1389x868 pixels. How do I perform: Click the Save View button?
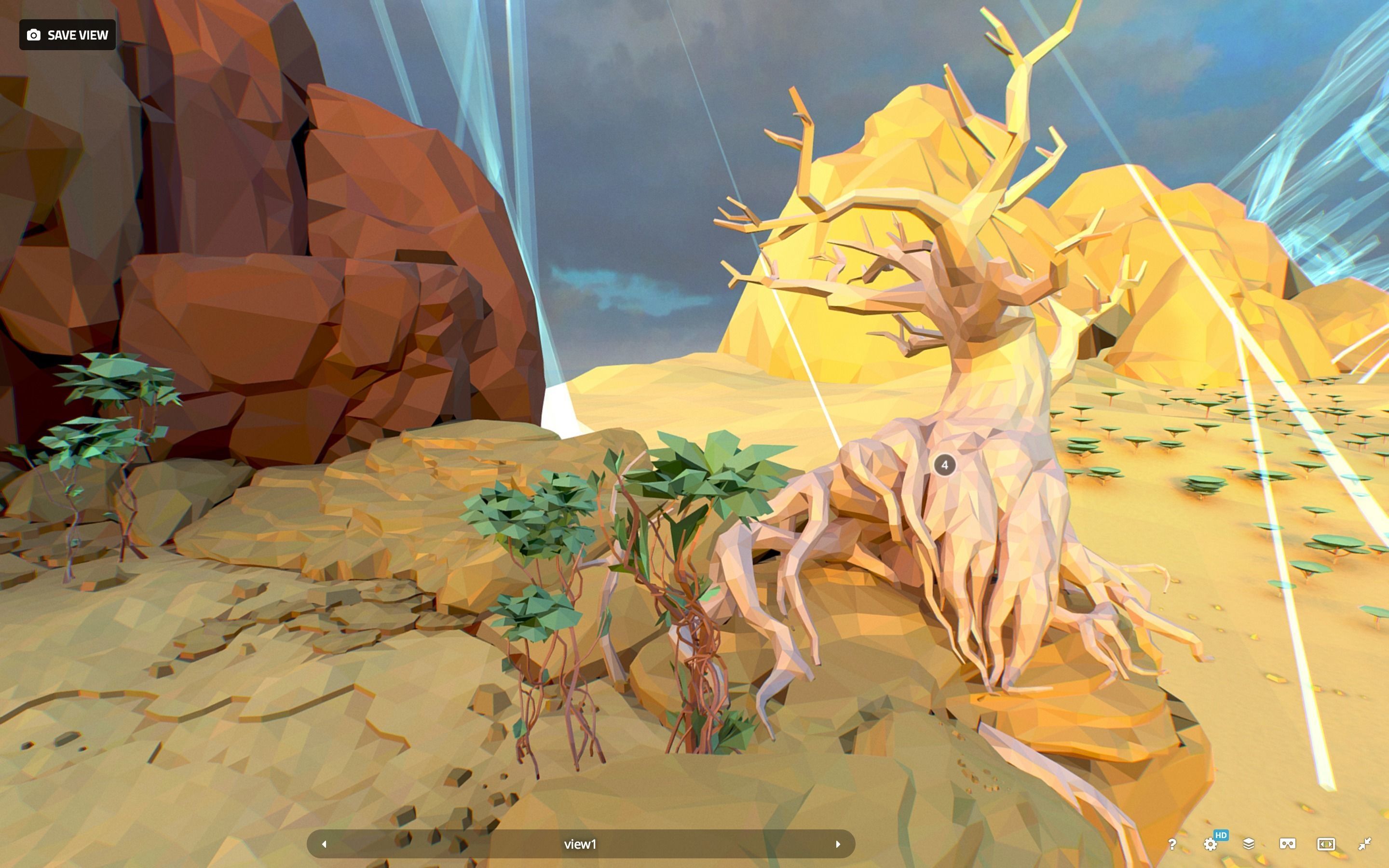68,35
